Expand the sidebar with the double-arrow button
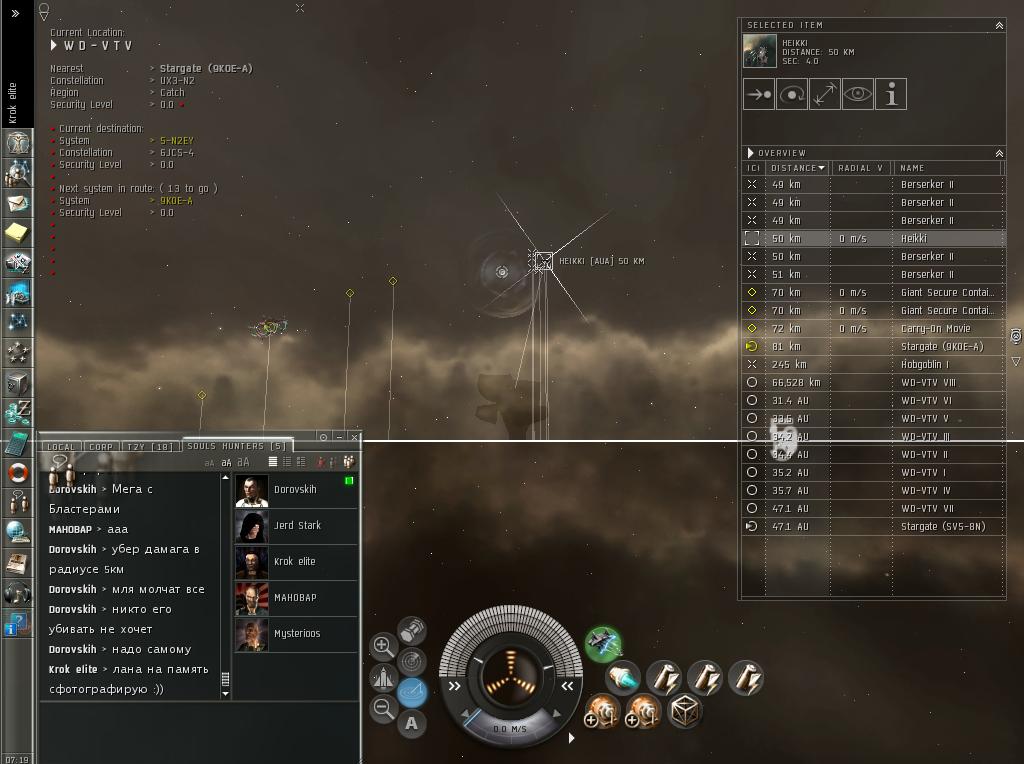1024x764 pixels. (16, 14)
